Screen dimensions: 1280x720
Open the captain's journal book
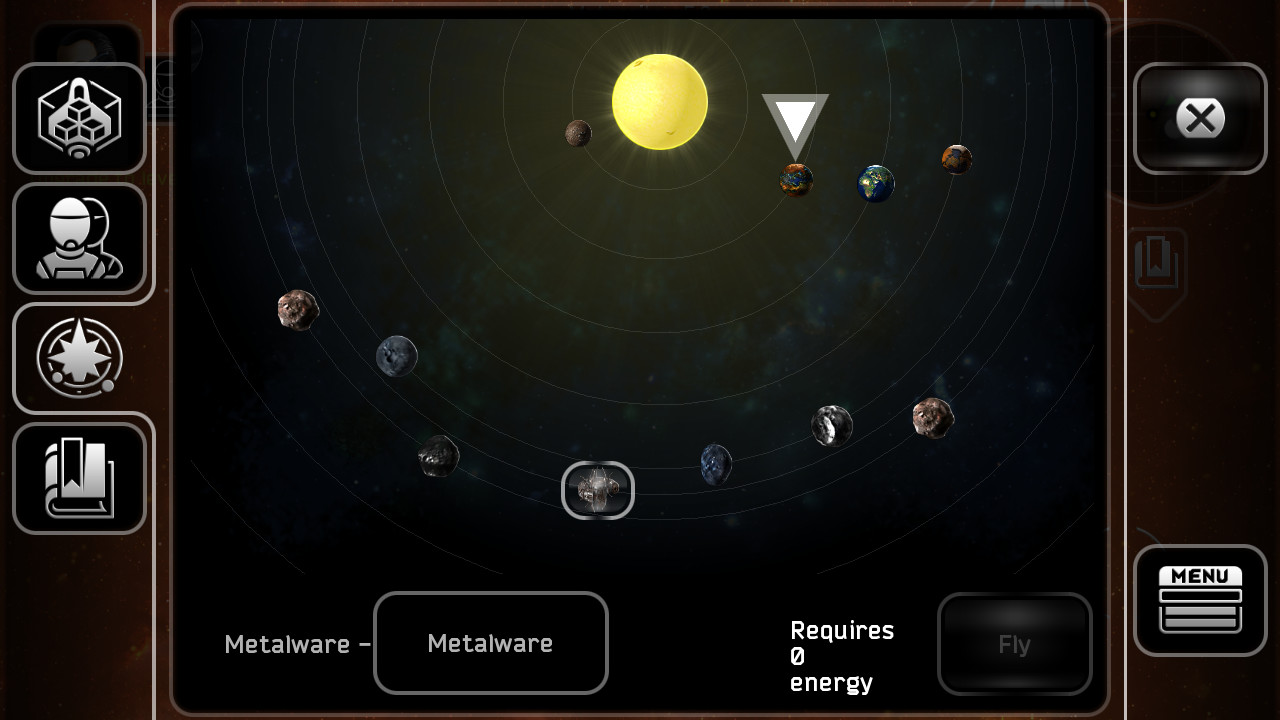coord(80,477)
